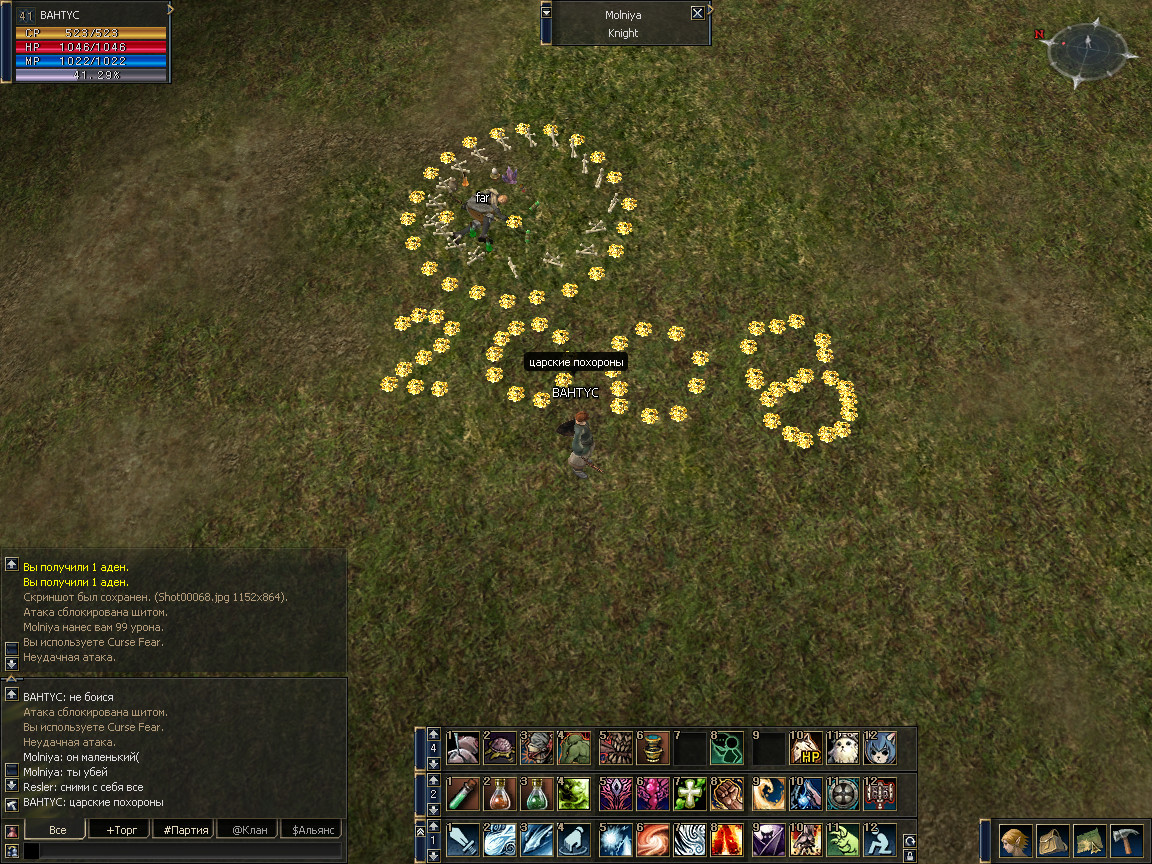Select the @Клан chat tab
This screenshot has height=864, width=1152.
pos(249,830)
